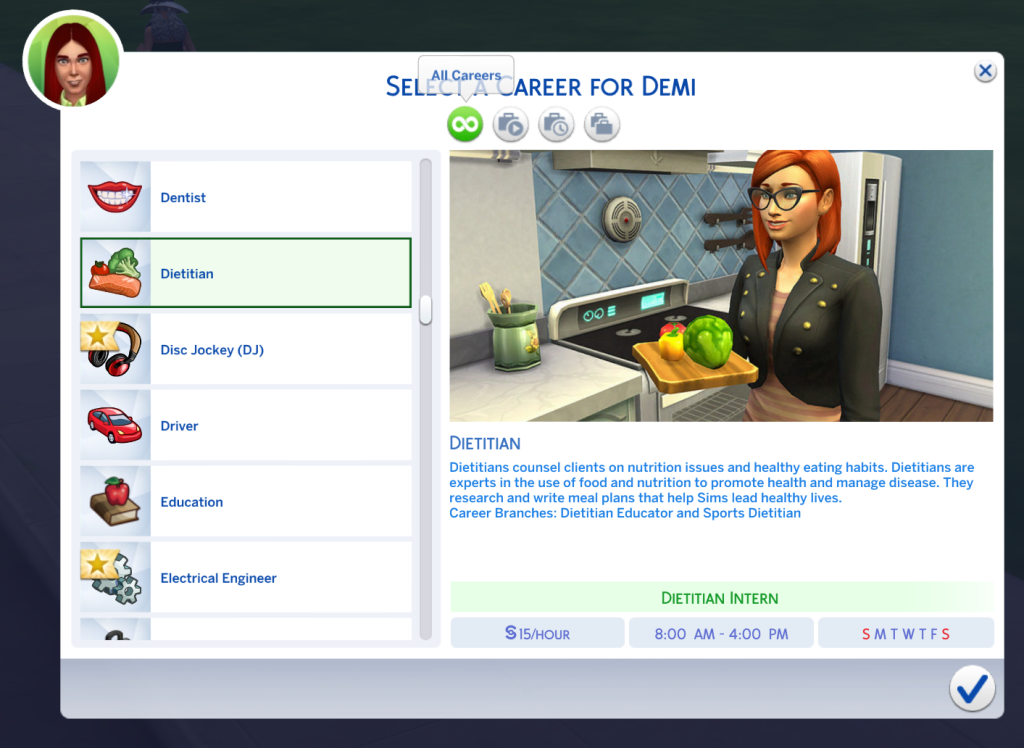Select the Electrical Engineer career

pyautogui.click(x=245, y=578)
